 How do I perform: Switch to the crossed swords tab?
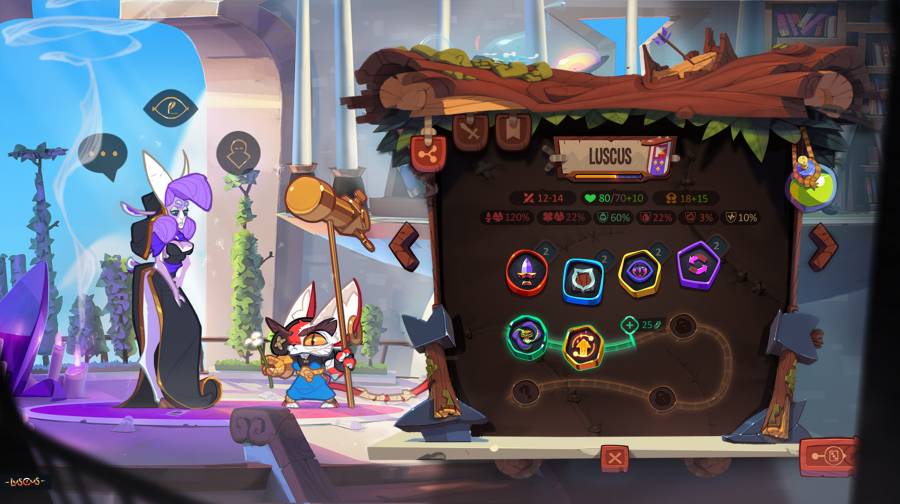point(470,130)
